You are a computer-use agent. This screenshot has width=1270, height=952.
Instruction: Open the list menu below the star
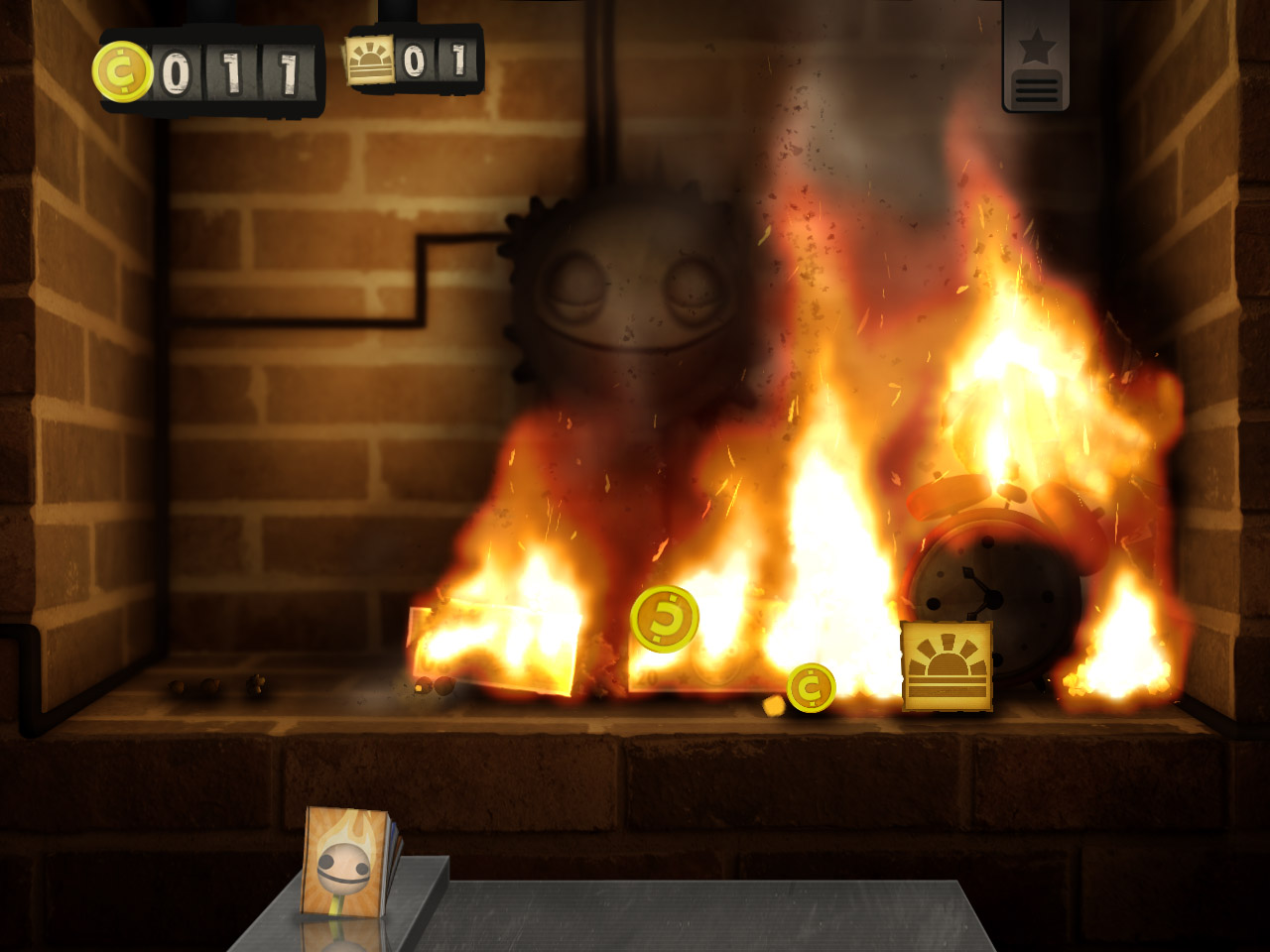[x=1036, y=89]
